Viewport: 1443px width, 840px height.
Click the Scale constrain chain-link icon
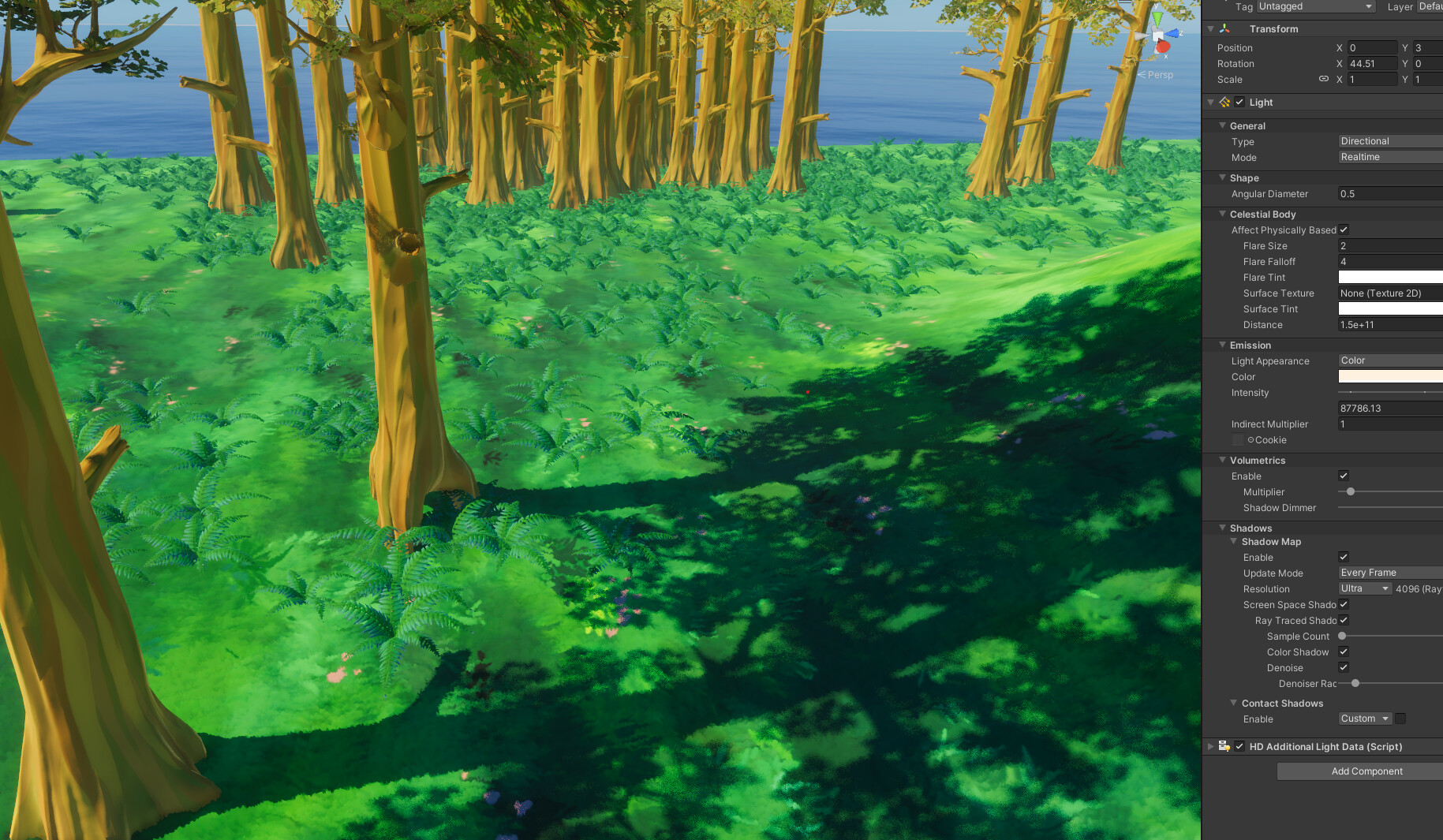point(1324,78)
